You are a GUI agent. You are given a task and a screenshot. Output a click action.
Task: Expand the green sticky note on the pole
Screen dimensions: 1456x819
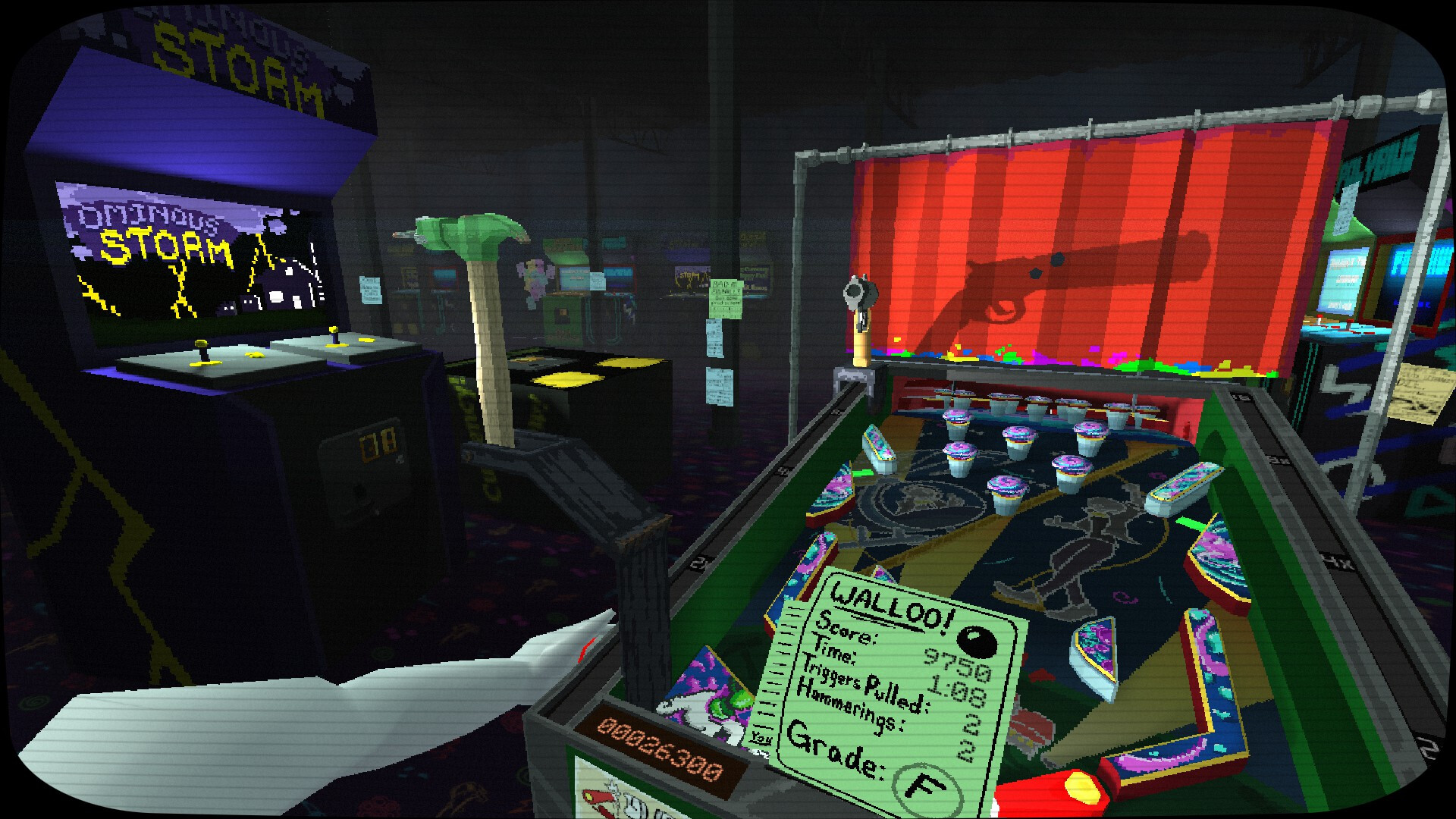pyautogui.click(x=726, y=300)
